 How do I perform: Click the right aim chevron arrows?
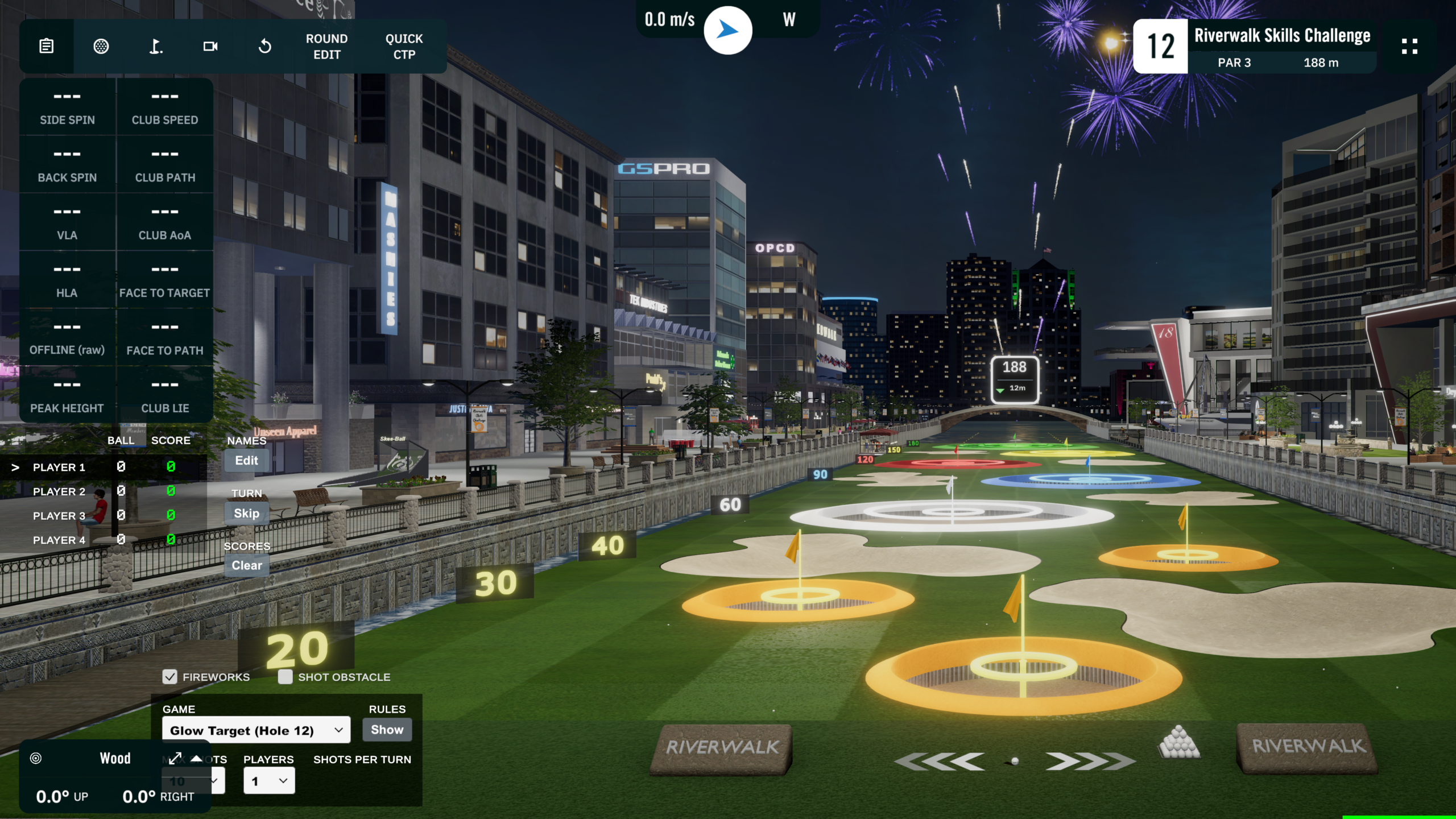point(1090,761)
